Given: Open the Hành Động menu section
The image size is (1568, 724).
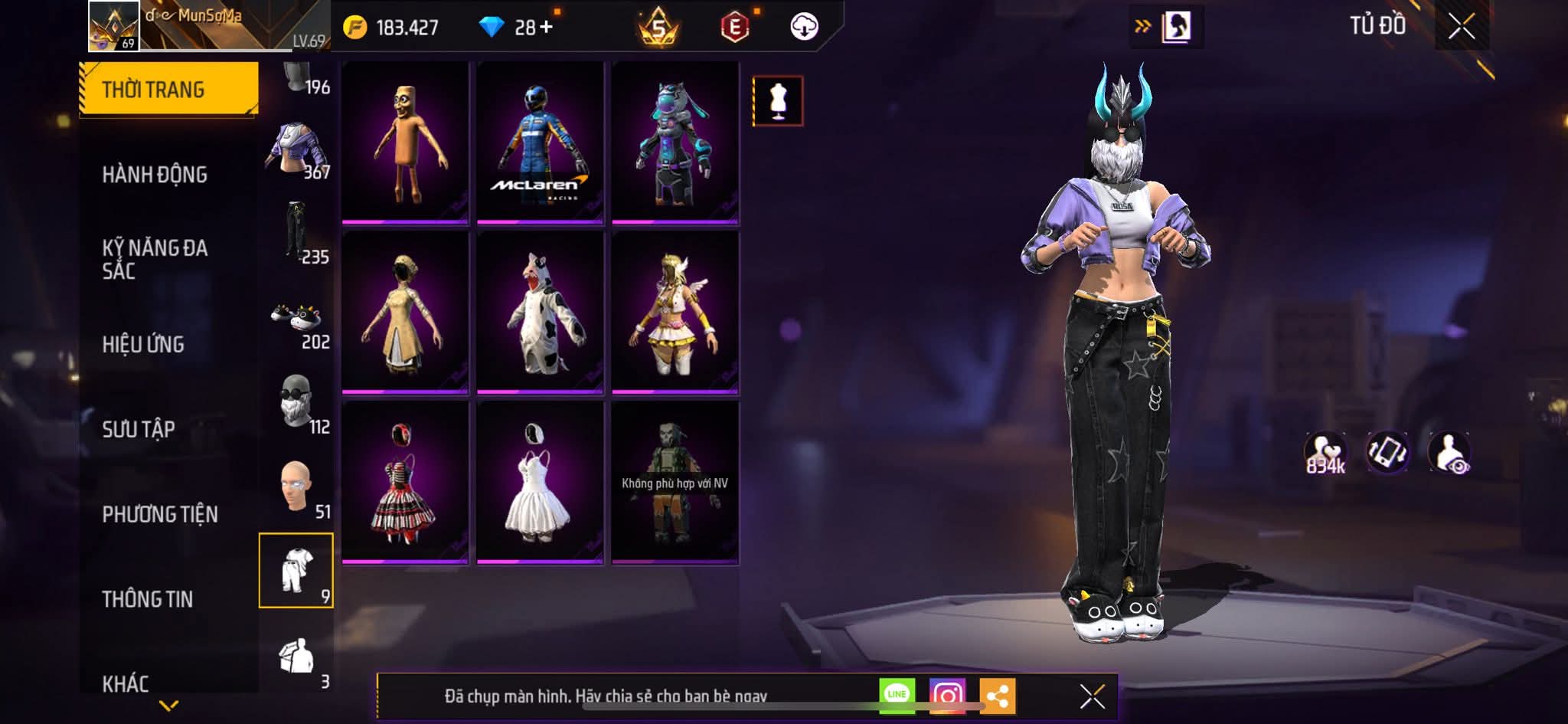Looking at the screenshot, I should click(155, 175).
